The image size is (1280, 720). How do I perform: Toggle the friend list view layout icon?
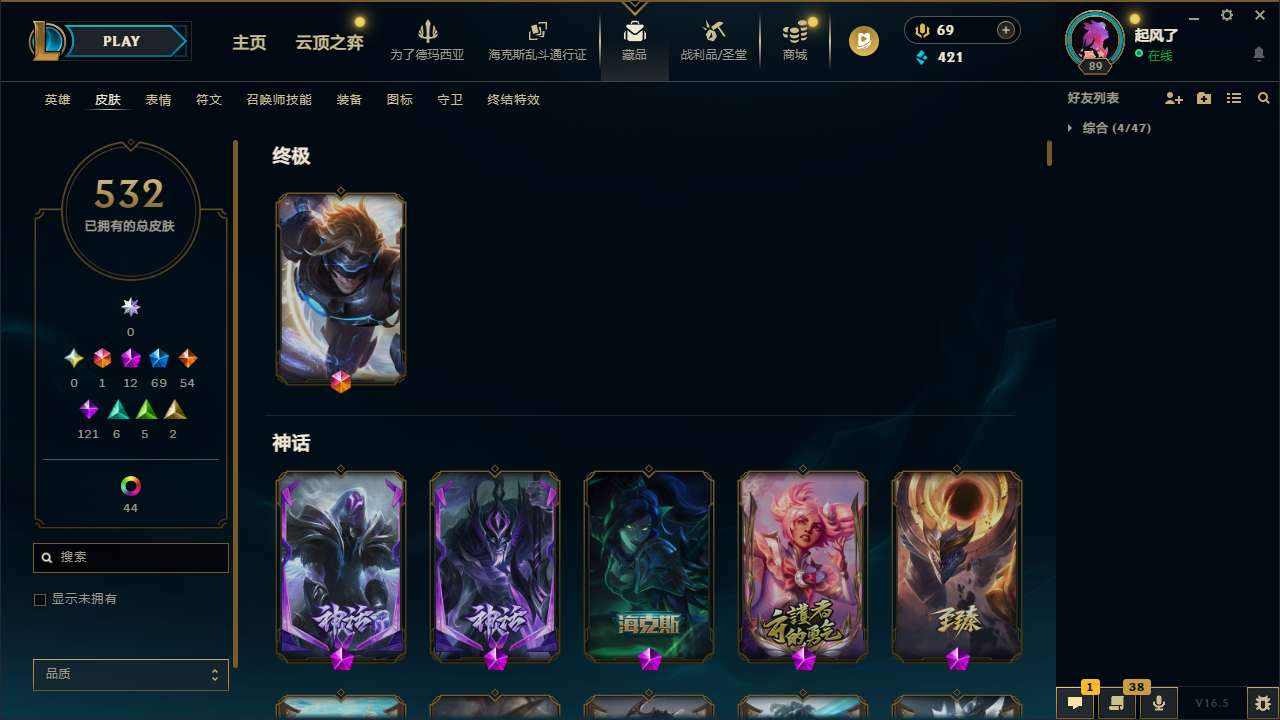[1234, 98]
